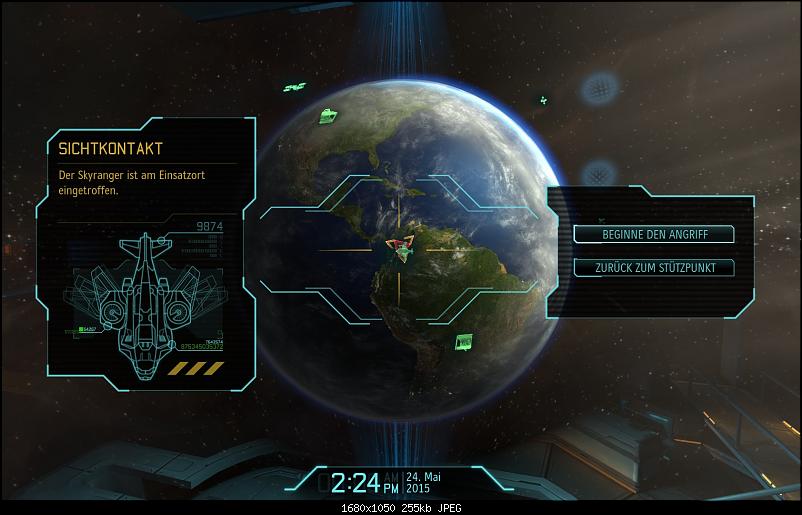Select Zurück zum Stützpunkt
The width and height of the screenshot is (802, 515).
[x=653, y=267]
